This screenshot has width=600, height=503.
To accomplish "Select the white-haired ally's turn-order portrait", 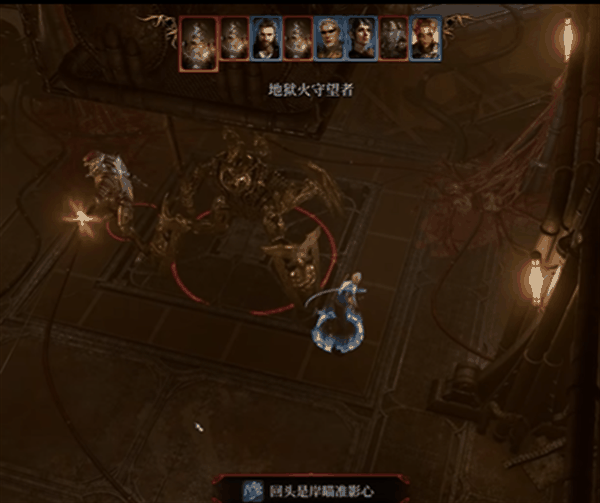I will tap(329, 40).
